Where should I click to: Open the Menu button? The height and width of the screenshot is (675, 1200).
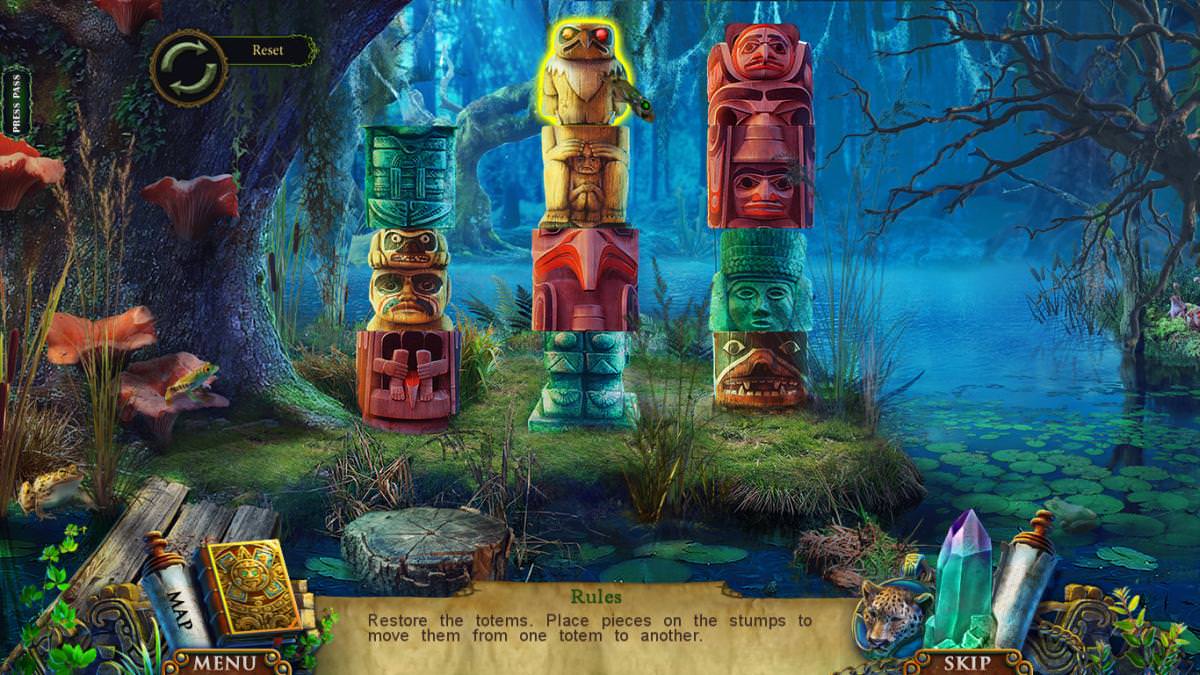224,662
